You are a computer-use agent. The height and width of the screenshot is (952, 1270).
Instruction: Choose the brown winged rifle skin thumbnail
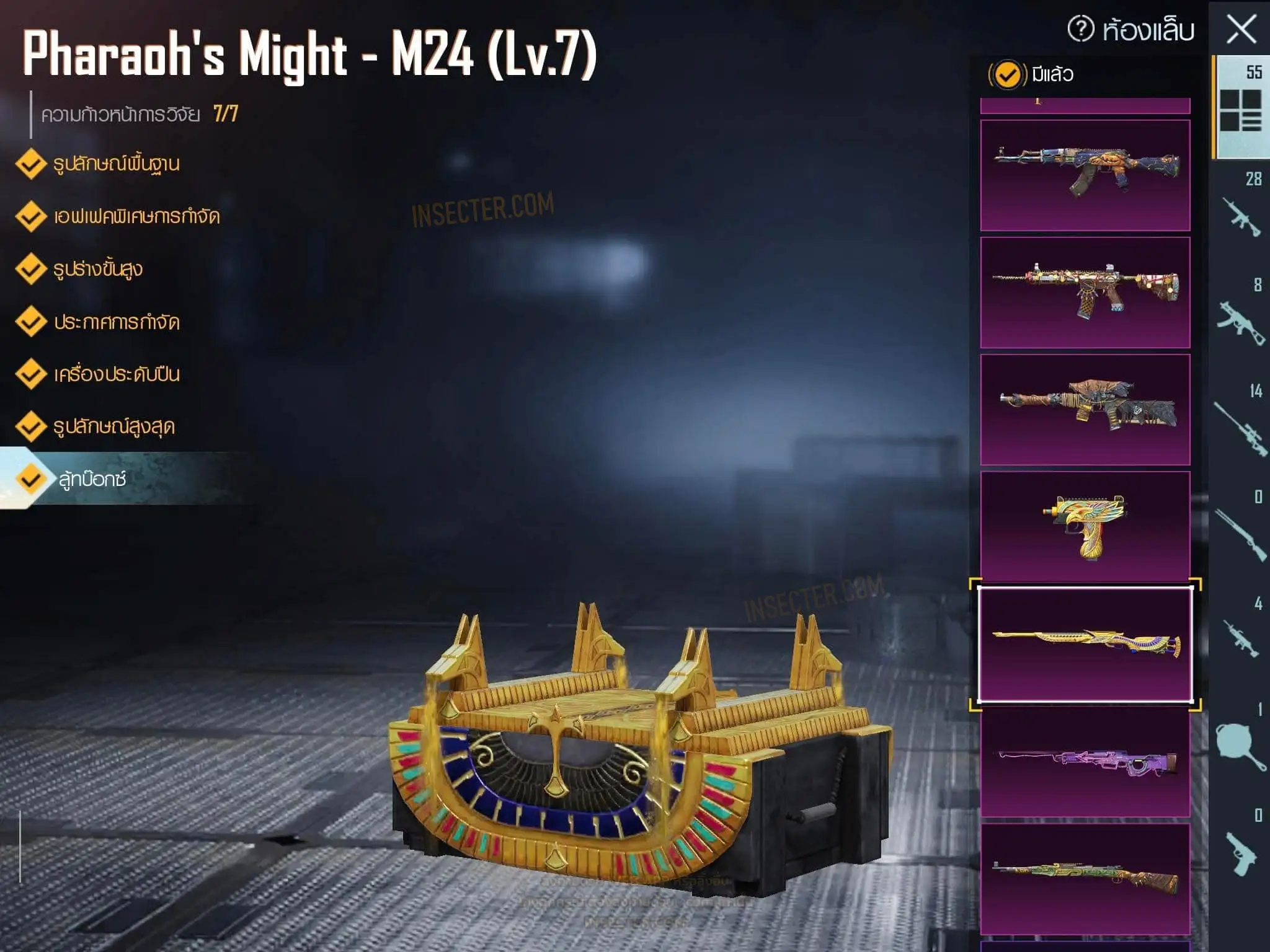[x=1085, y=409]
